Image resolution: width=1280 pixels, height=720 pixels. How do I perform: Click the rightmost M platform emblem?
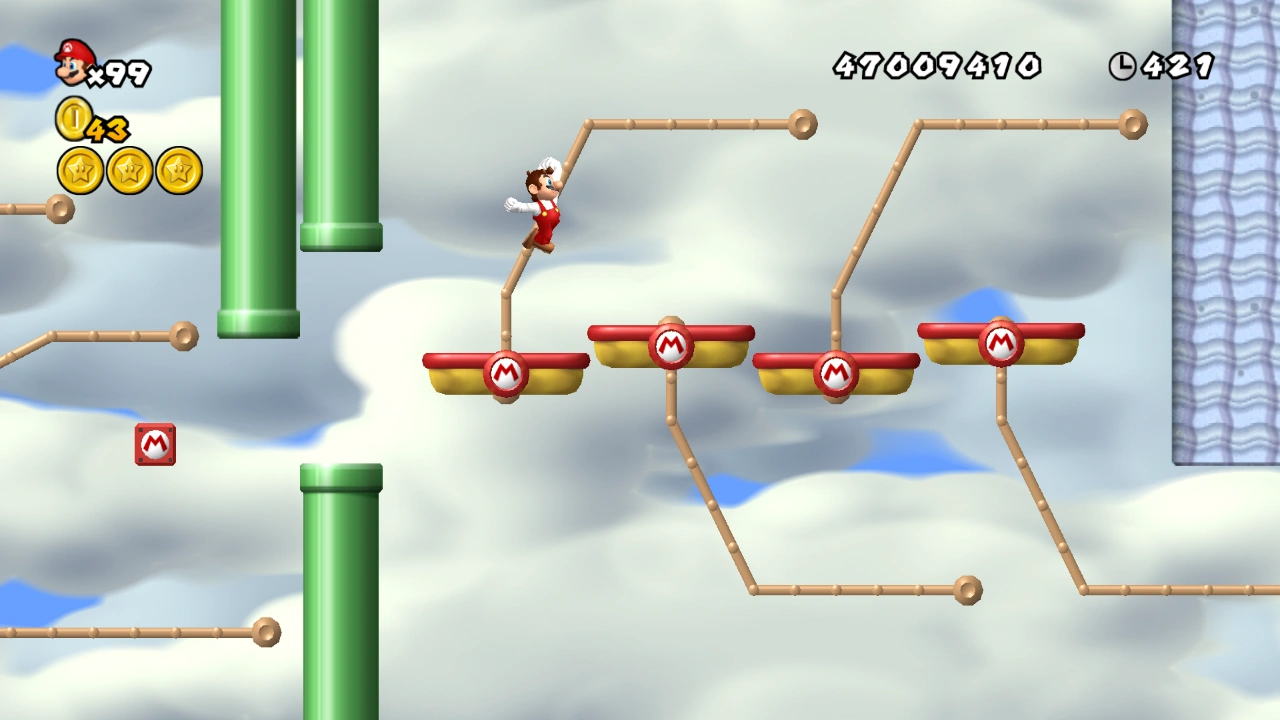[1001, 344]
